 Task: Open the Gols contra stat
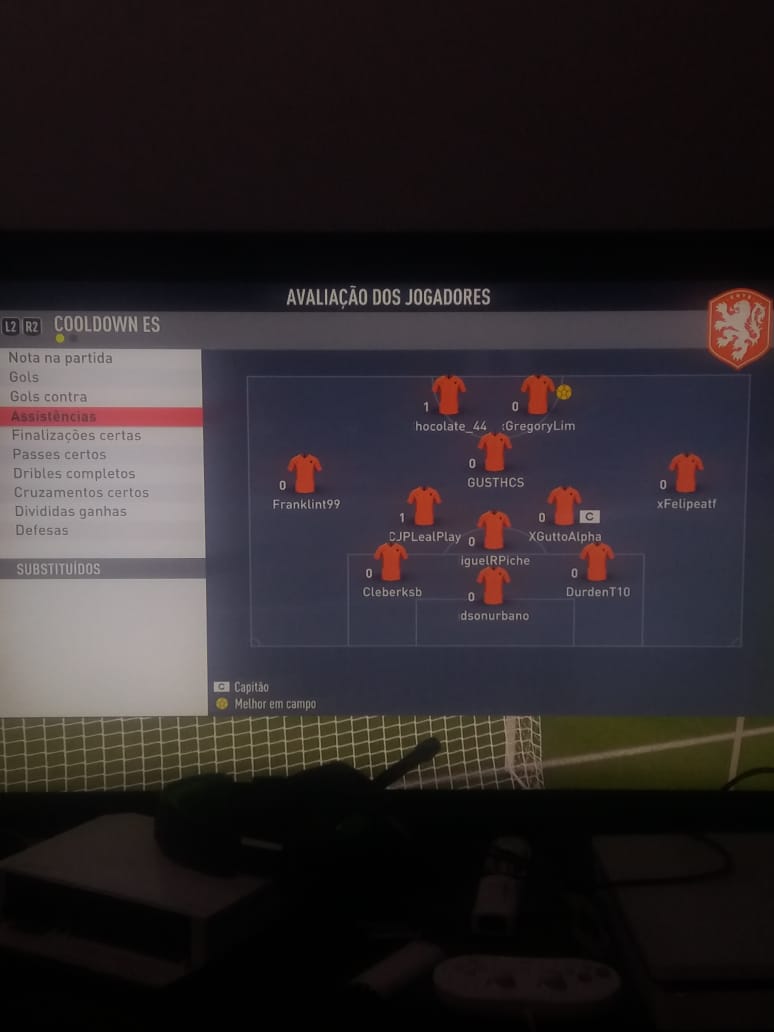tap(49, 397)
